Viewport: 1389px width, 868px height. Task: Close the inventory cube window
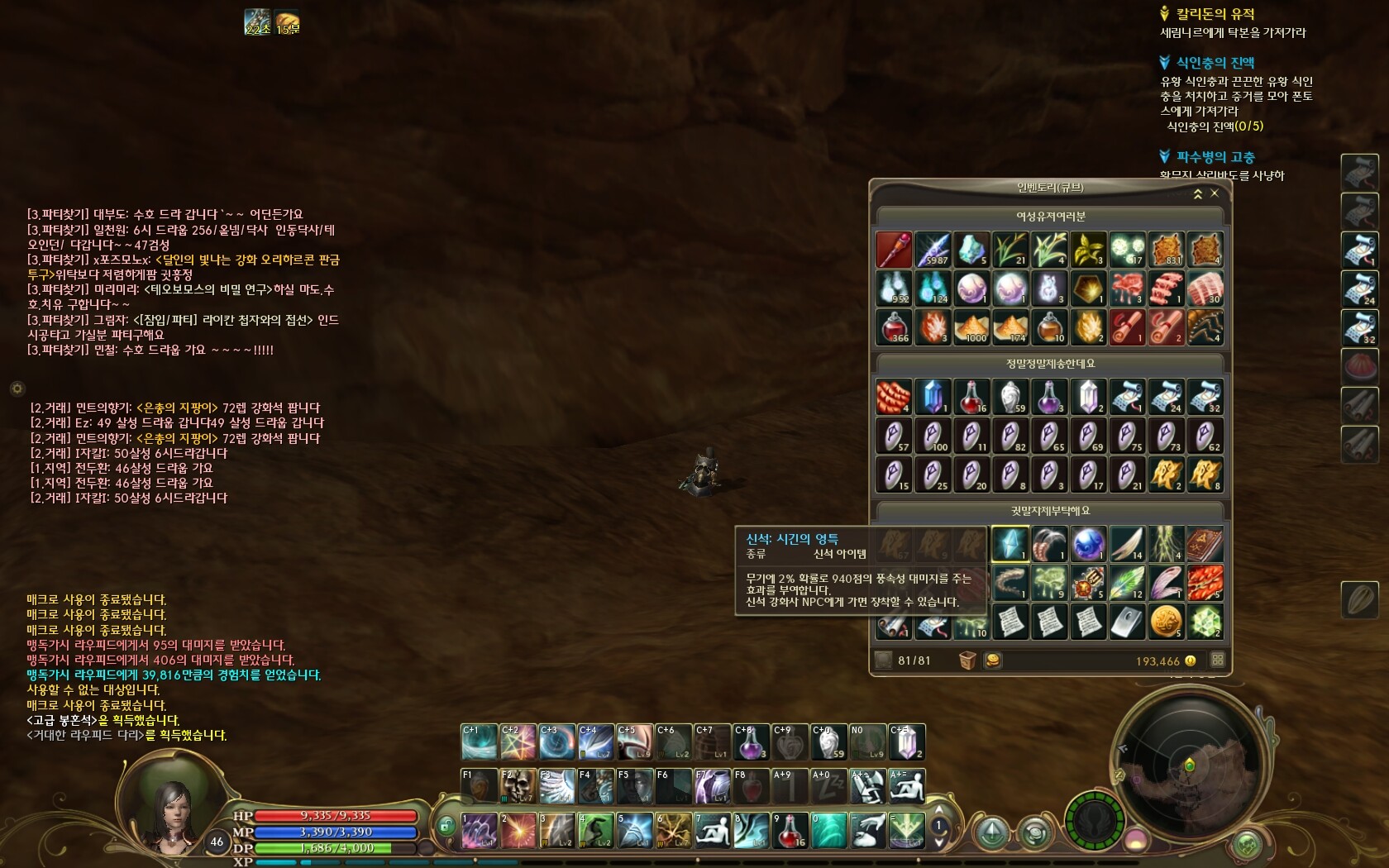point(1215,193)
